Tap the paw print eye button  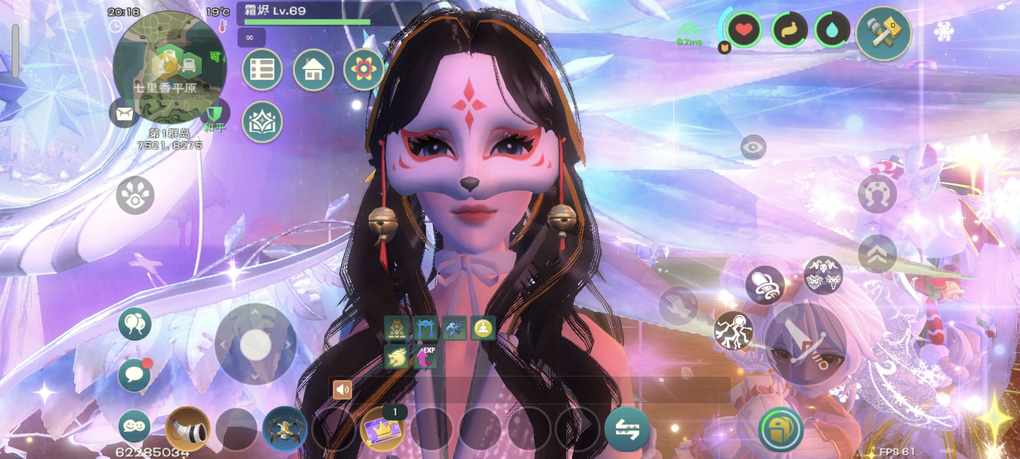tap(135, 195)
